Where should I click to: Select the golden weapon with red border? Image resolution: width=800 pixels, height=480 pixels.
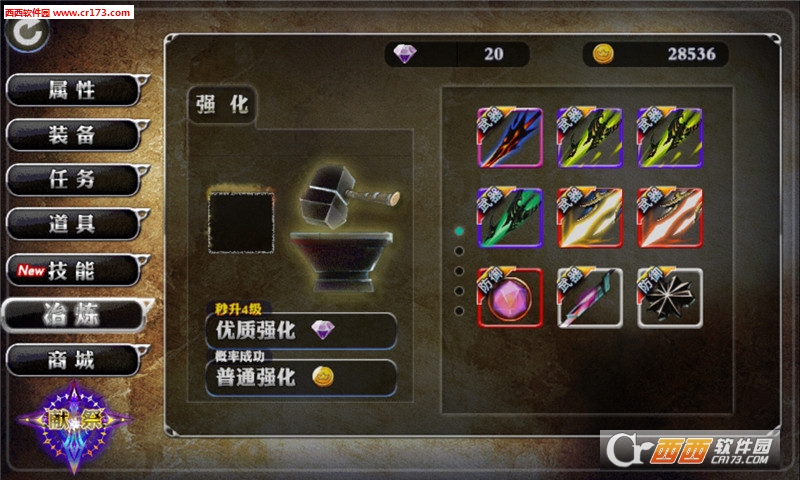pyautogui.click(x=590, y=218)
